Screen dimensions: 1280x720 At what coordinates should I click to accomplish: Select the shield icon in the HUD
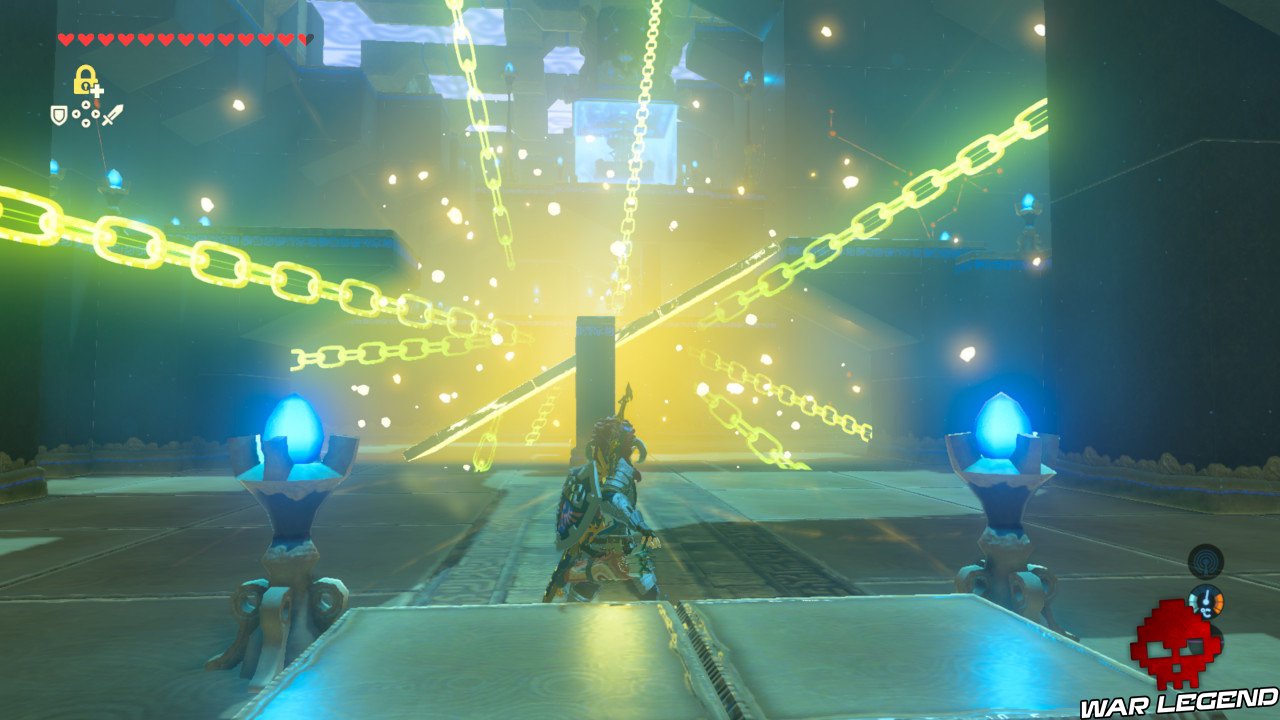[58, 116]
